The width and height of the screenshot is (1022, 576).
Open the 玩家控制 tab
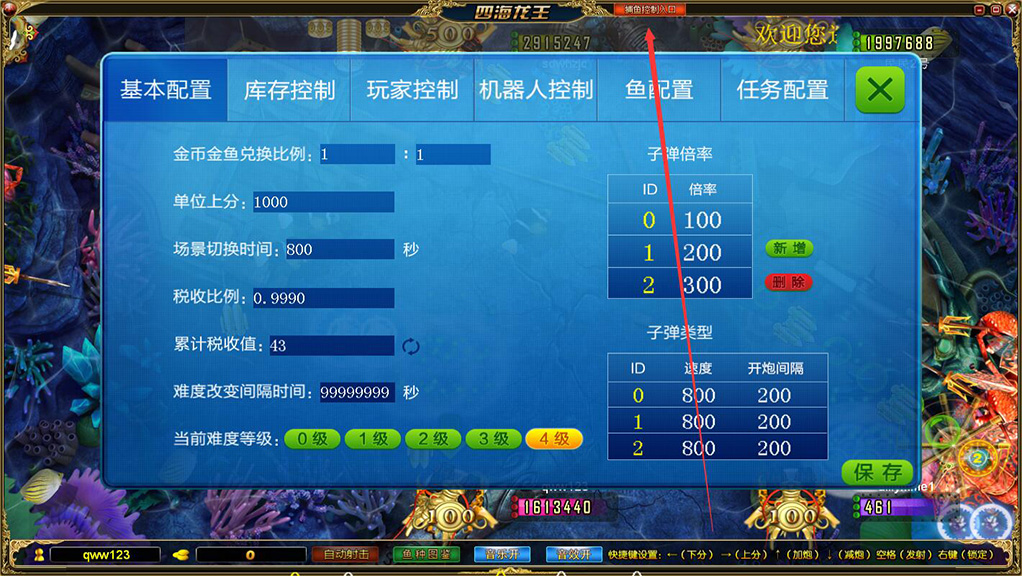tap(412, 90)
